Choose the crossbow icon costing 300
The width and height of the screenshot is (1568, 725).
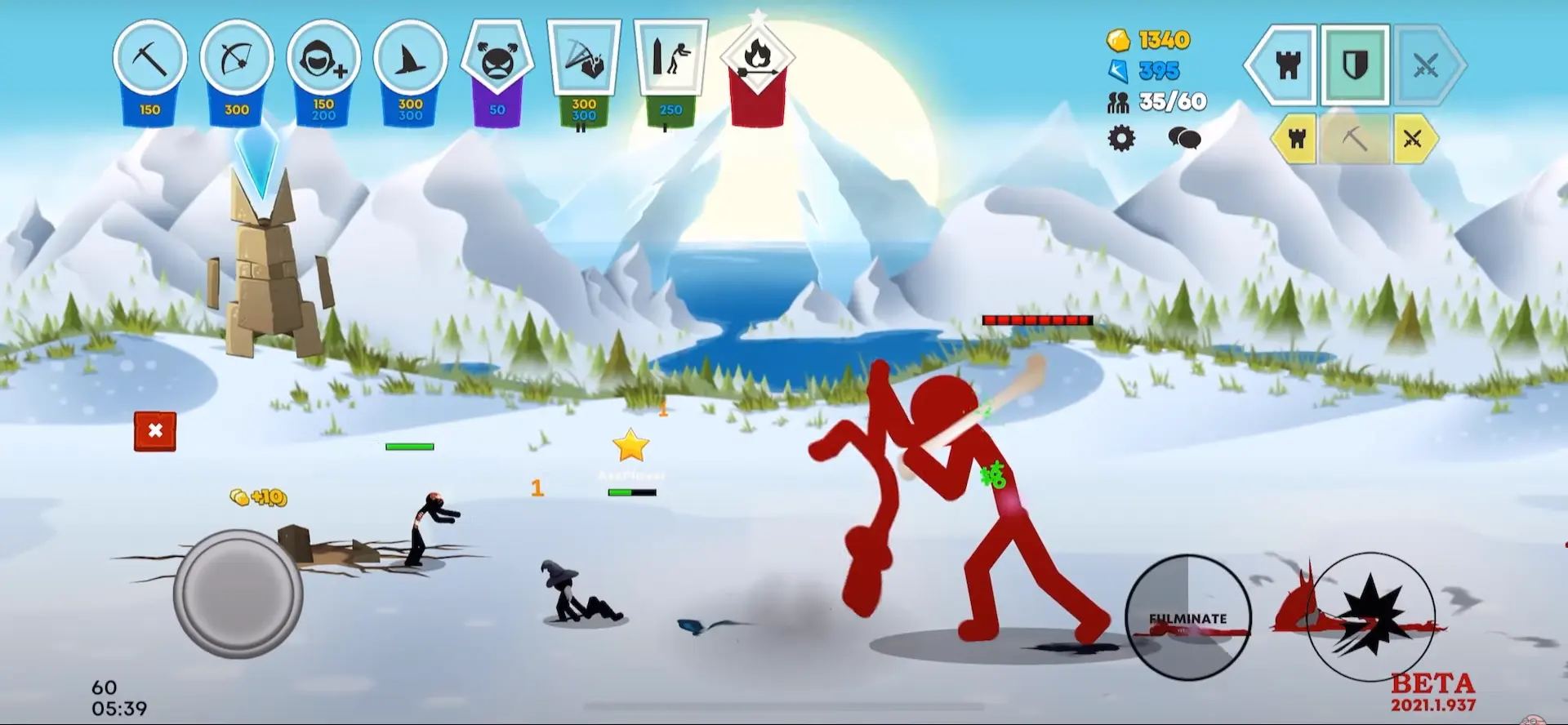(584, 59)
